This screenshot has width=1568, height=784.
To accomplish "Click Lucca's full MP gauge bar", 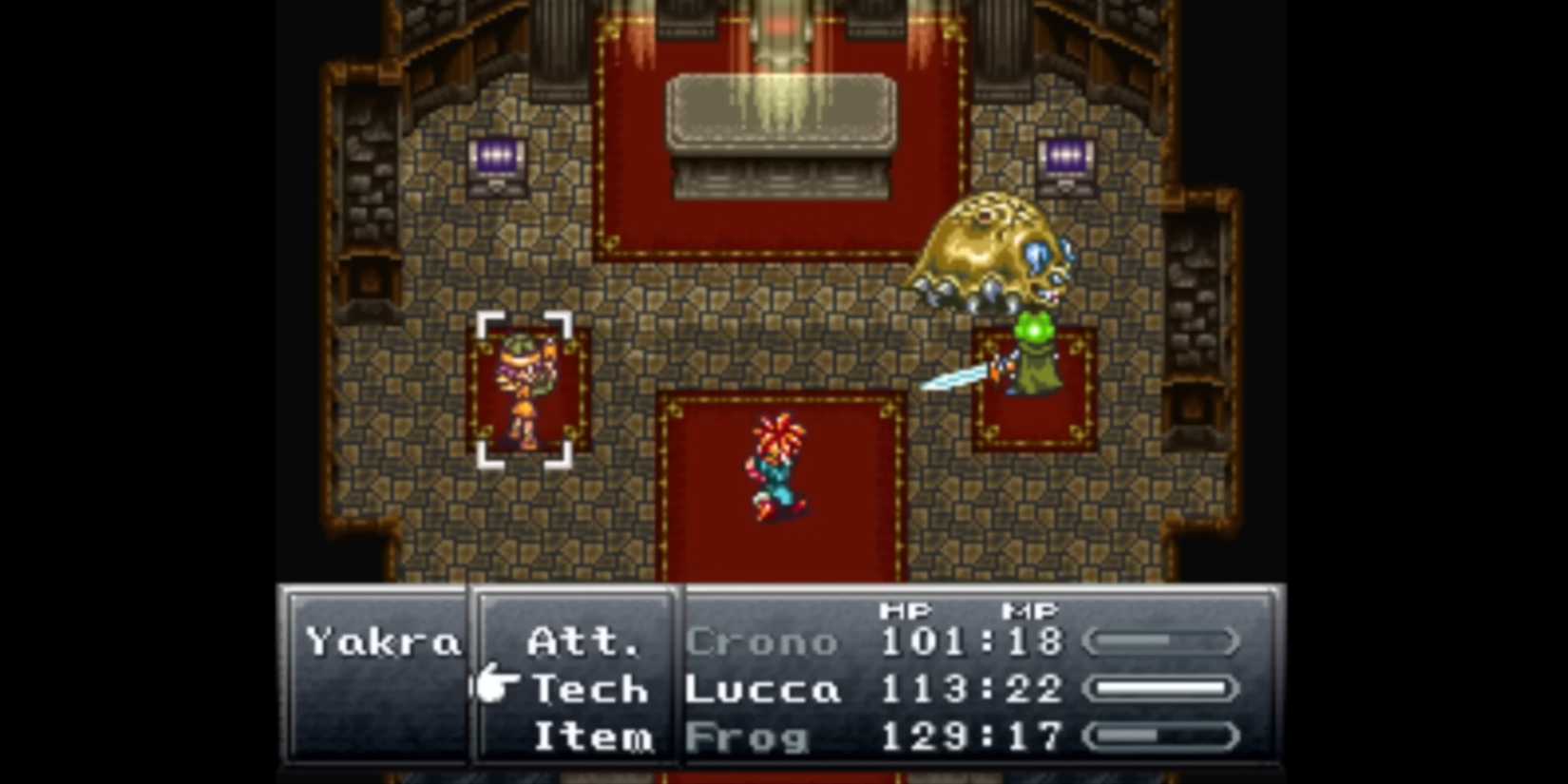I will [1160, 689].
